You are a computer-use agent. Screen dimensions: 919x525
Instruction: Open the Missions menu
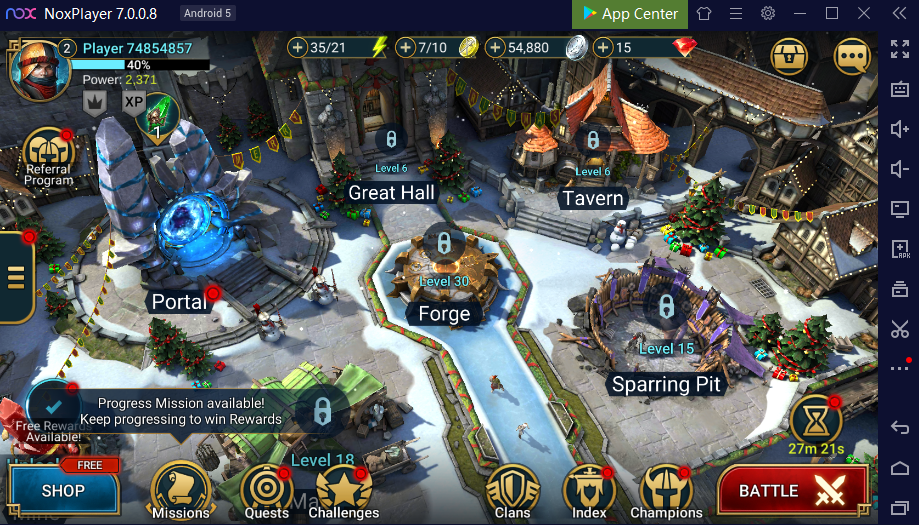180,490
